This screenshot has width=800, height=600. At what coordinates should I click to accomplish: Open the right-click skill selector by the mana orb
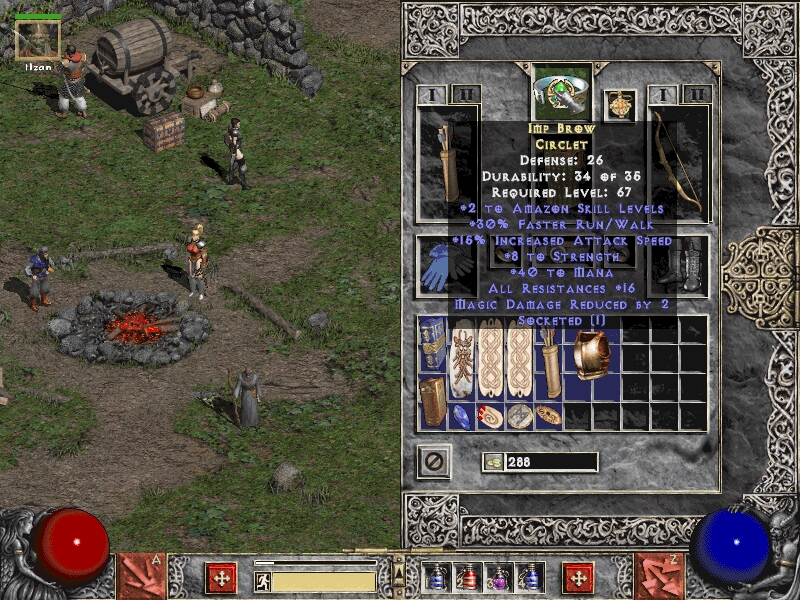click(658, 575)
